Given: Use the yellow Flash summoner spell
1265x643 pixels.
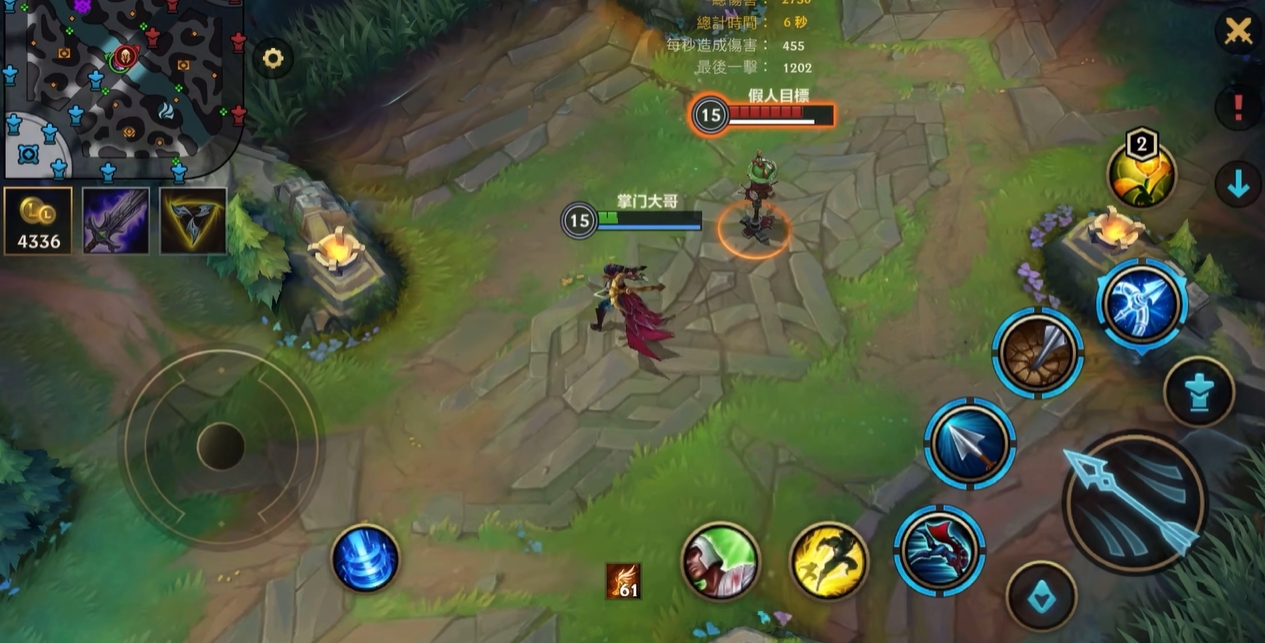Looking at the screenshot, I should click(829, 561).
